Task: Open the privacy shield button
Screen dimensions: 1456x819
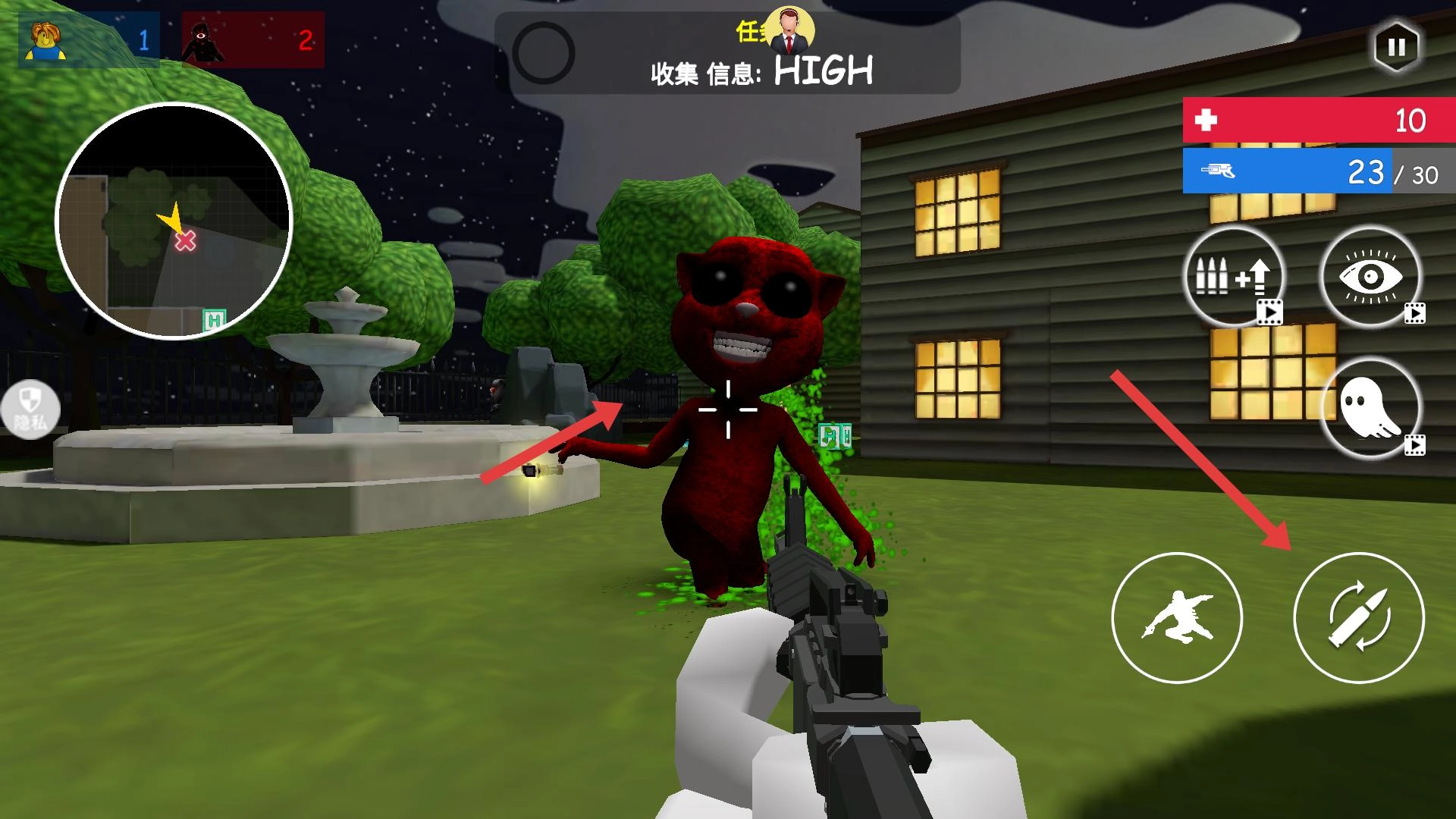Action: point(30,408)
